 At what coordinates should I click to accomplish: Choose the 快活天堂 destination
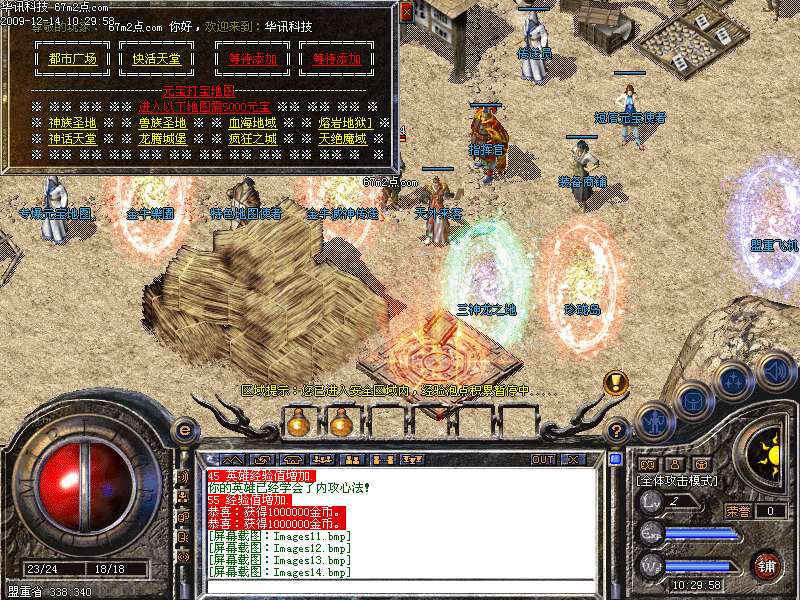click(x=157, y=59)
